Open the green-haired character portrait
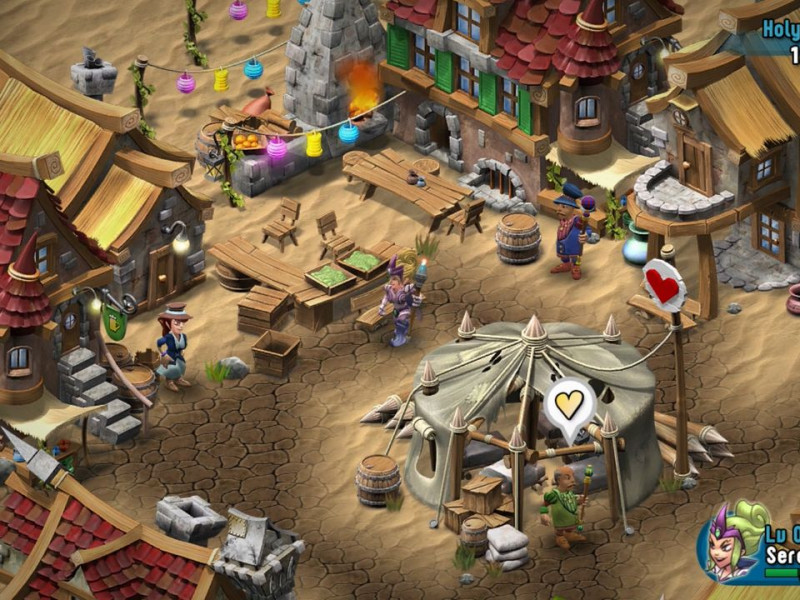The height and width of the screenshot is (600, 800). click(x=734, y=542)
